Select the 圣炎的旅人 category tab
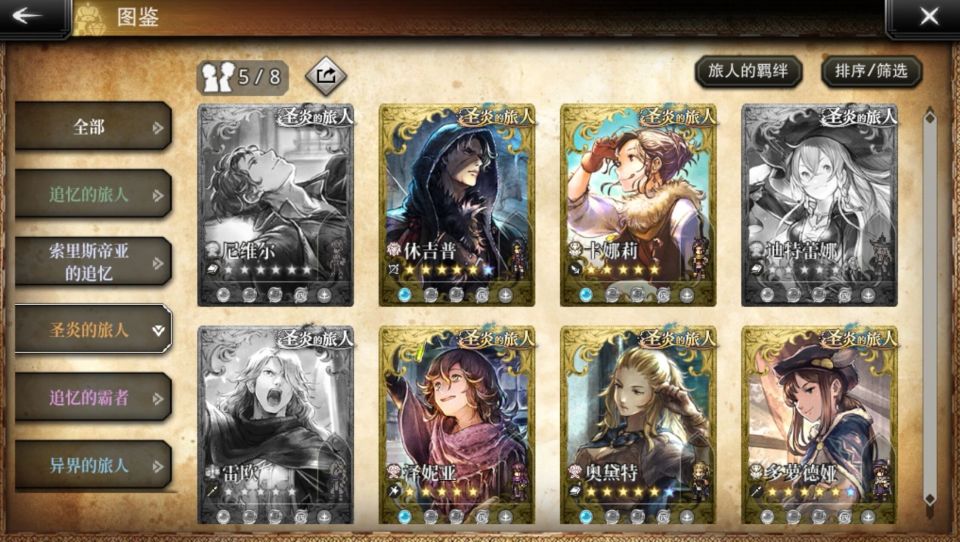This screenshot has height=542, width=960. (x=93, y=330)
